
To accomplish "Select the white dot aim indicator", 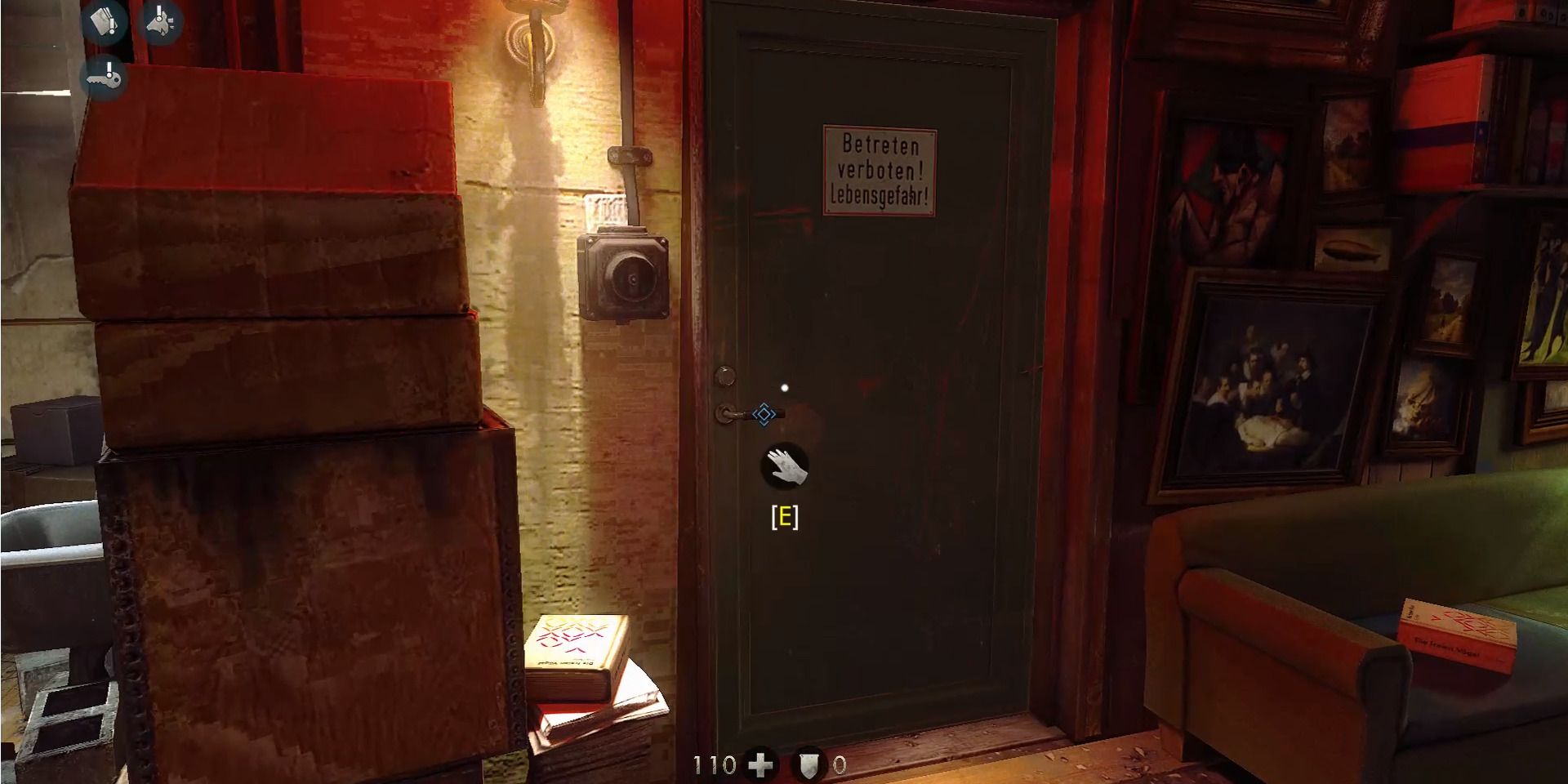I will 783,388.
